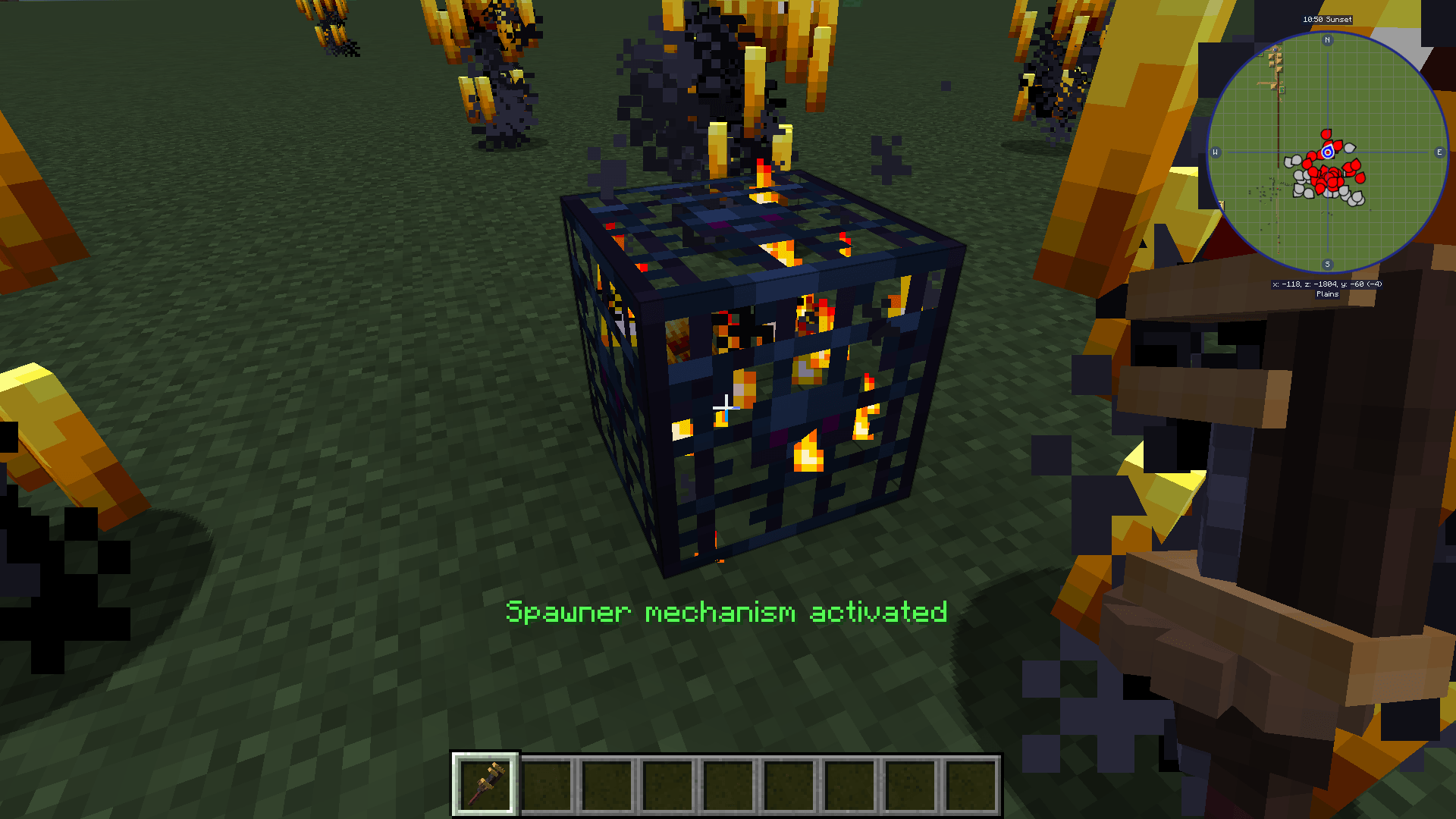Viewport: 1456px width, 819px height.
Task: Click the N compass marker on the minimap
Action: point(1327,41)
